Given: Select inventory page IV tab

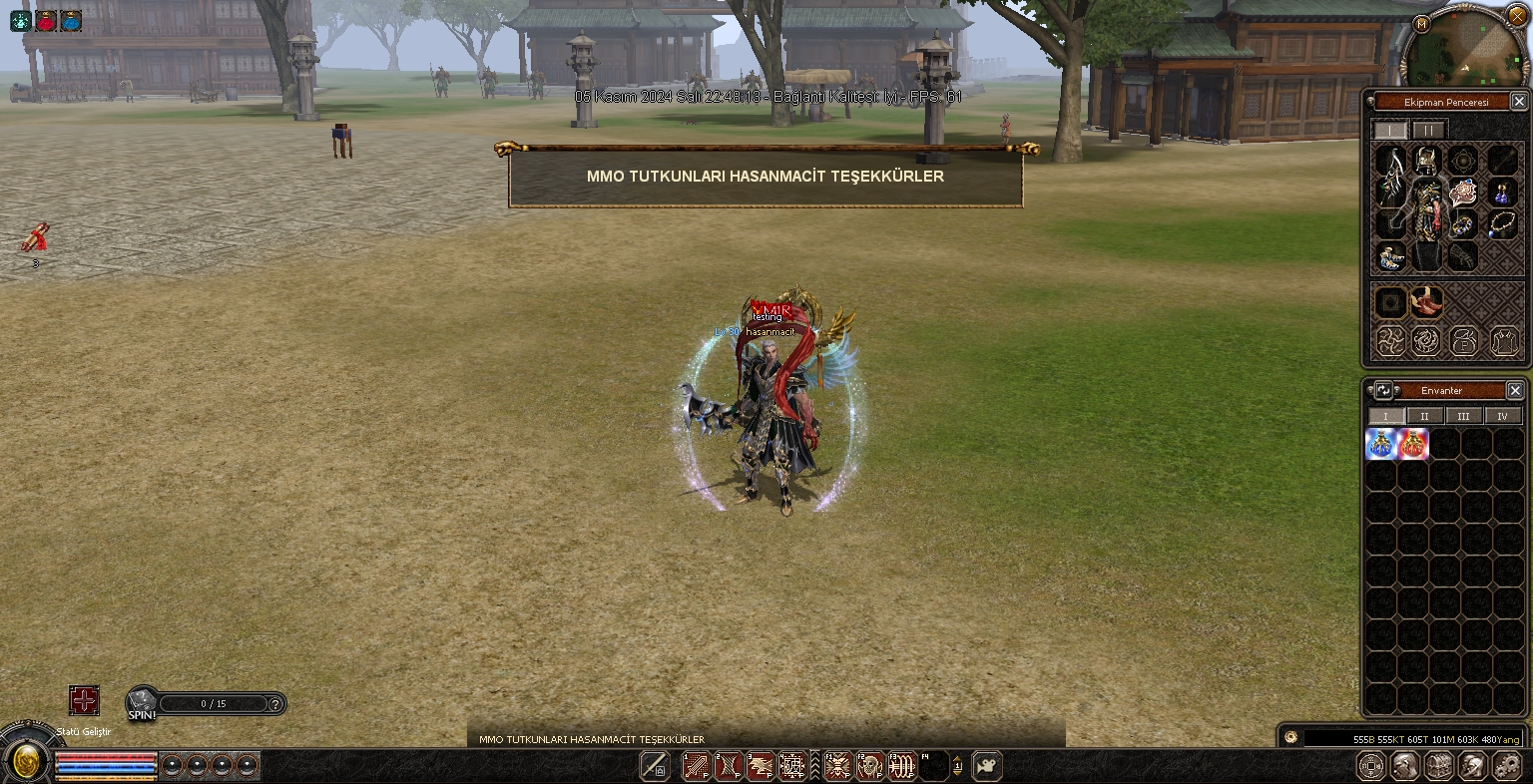Looking at the screenshot, I should click(1502, 416).
